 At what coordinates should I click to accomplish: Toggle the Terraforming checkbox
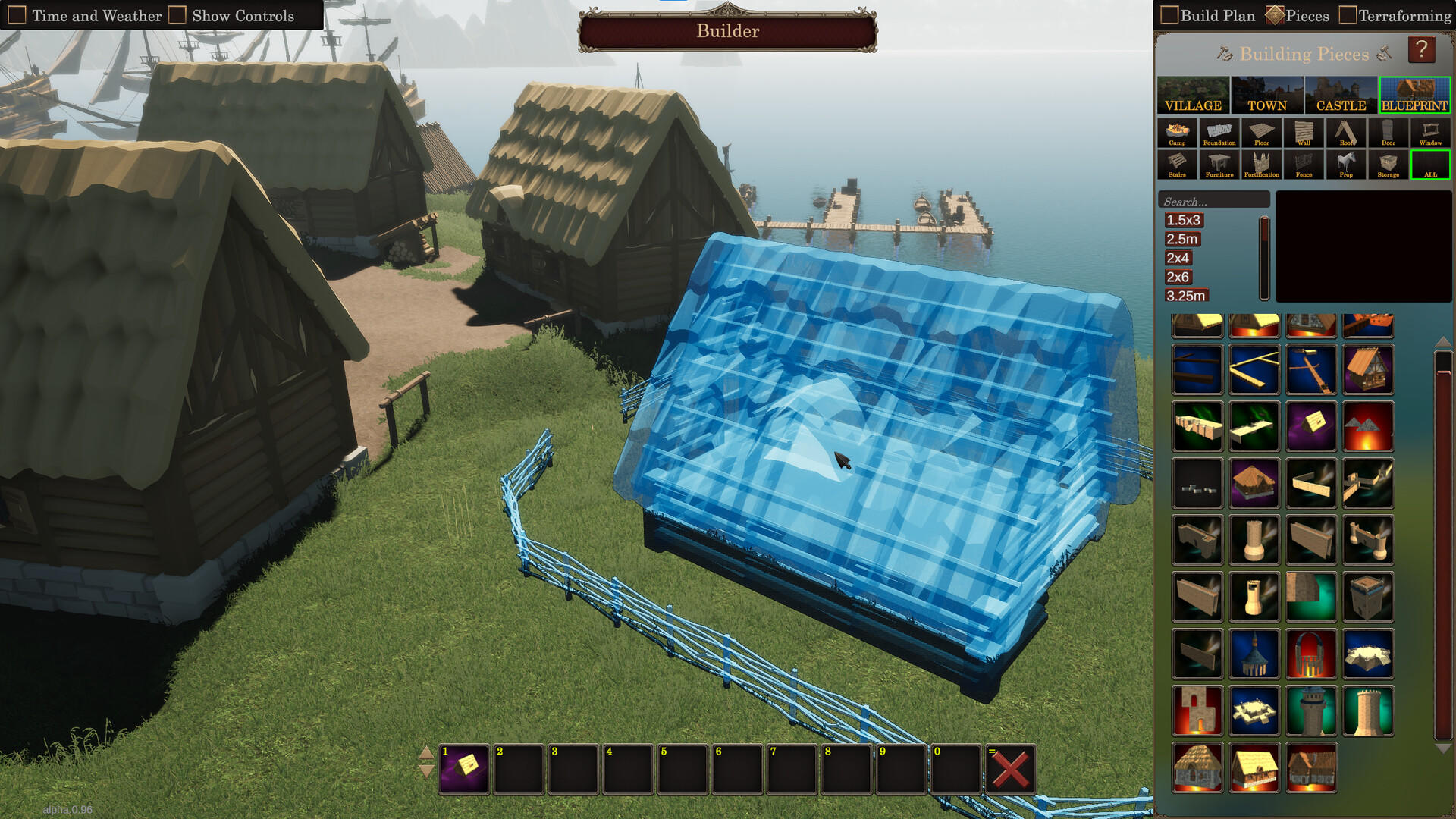pos(1349,15)
